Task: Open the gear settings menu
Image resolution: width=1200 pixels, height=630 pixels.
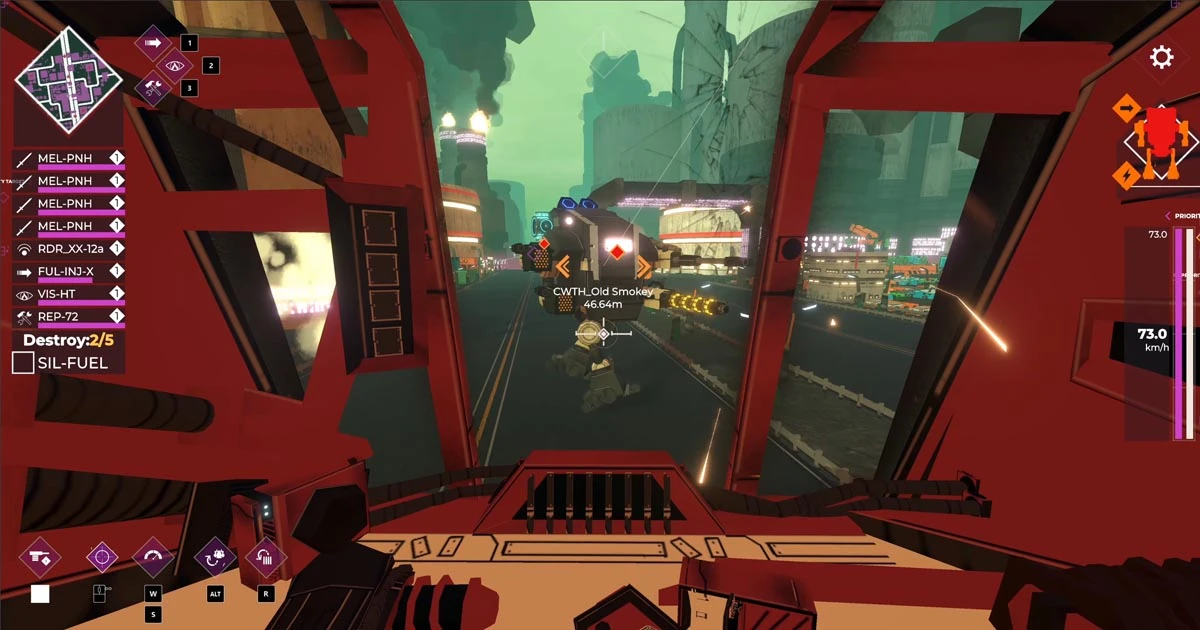Action: pyautogui.click(x=1161, y=57)
